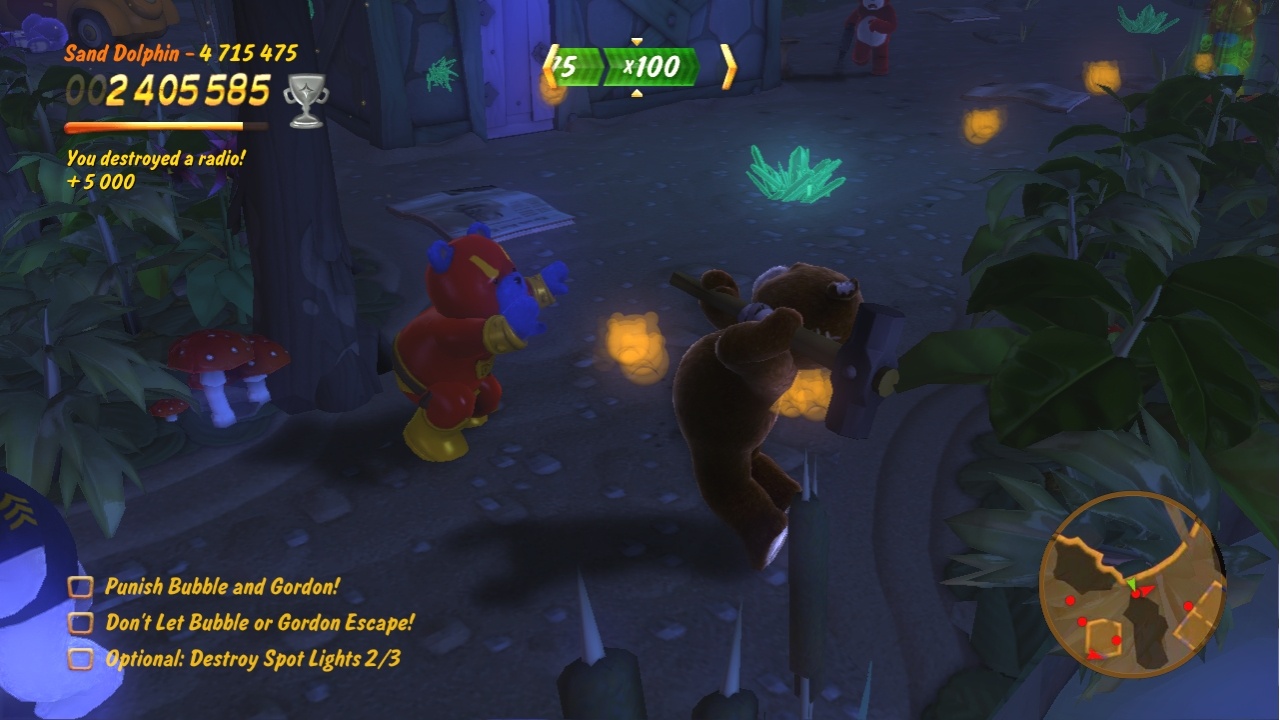Click the red enemy arrow marker on the minimap
This screenshot has width=1280, height=720.
(x=1147, y=590)
